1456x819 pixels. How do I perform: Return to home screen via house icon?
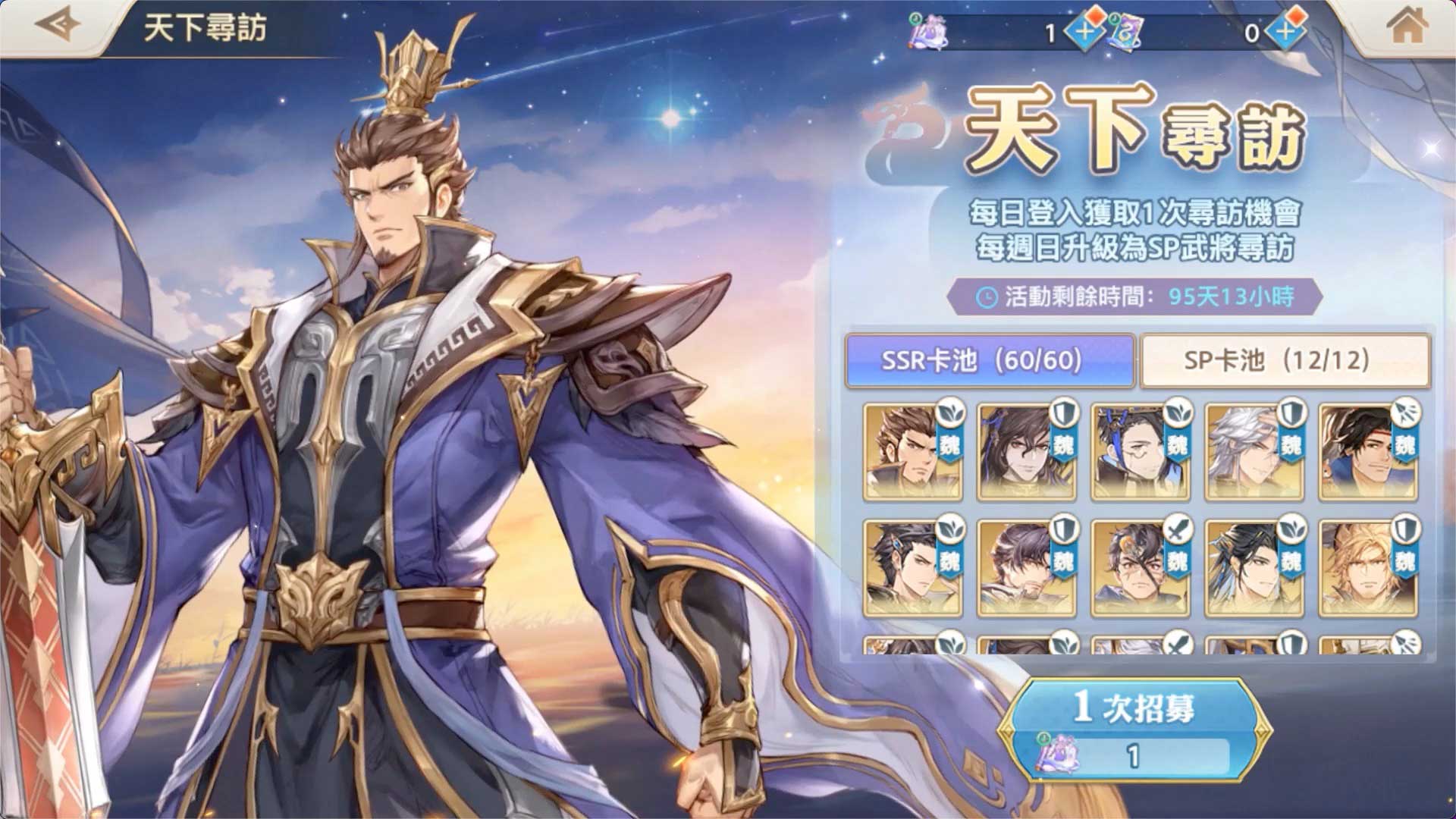pyautogui.click(x=1407, y=27)
